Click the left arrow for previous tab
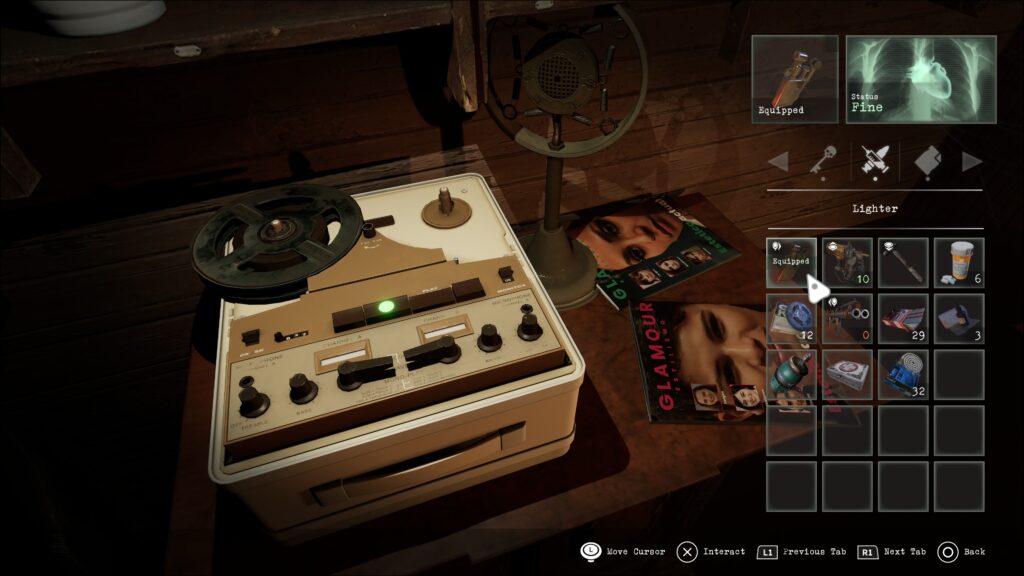This screenshot has height=576, width=1024. pyautogui.click(x=778, y=161)
